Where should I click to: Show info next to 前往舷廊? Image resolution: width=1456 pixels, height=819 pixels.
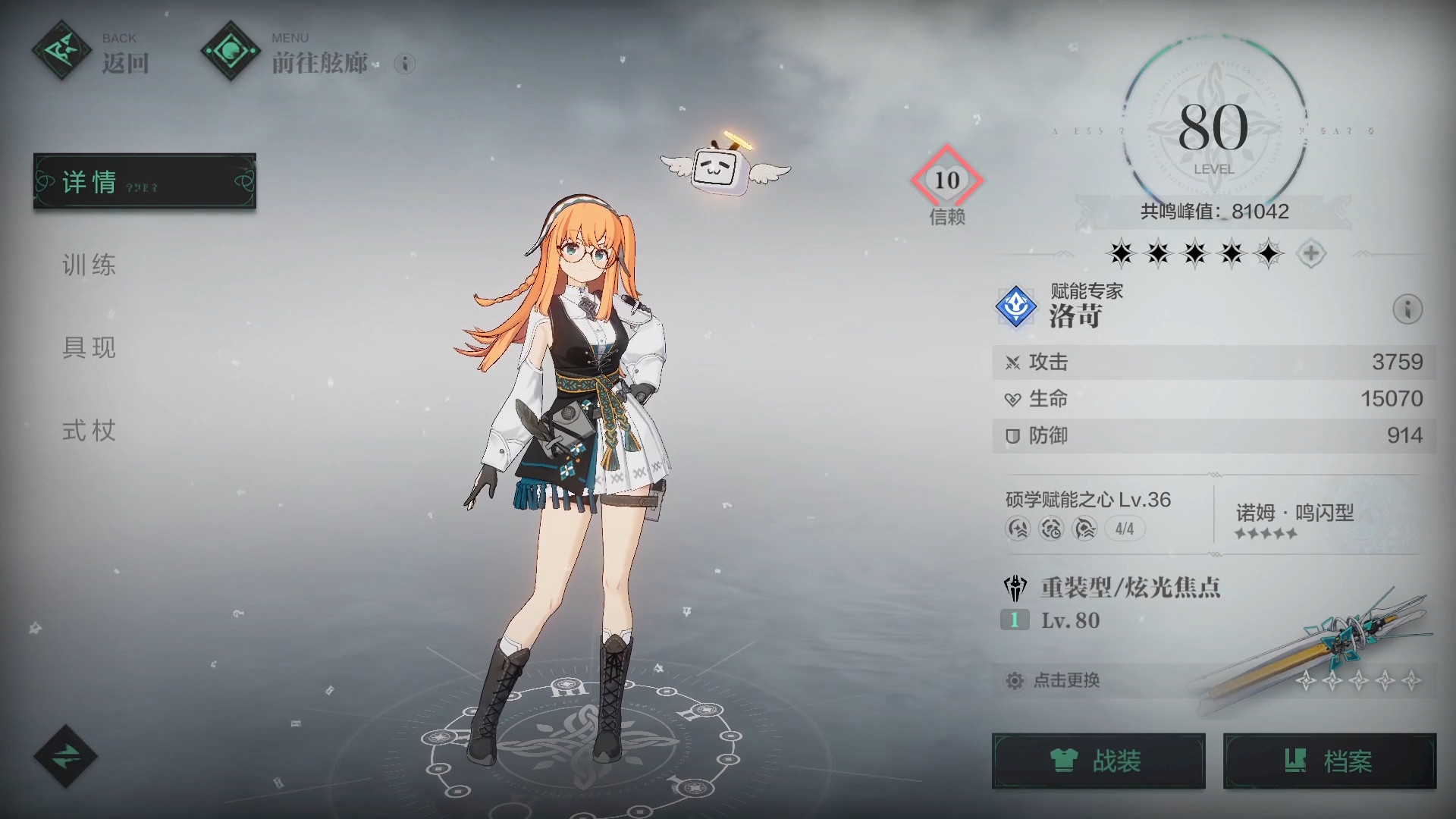pyautogui.click(x=405, y=64)
